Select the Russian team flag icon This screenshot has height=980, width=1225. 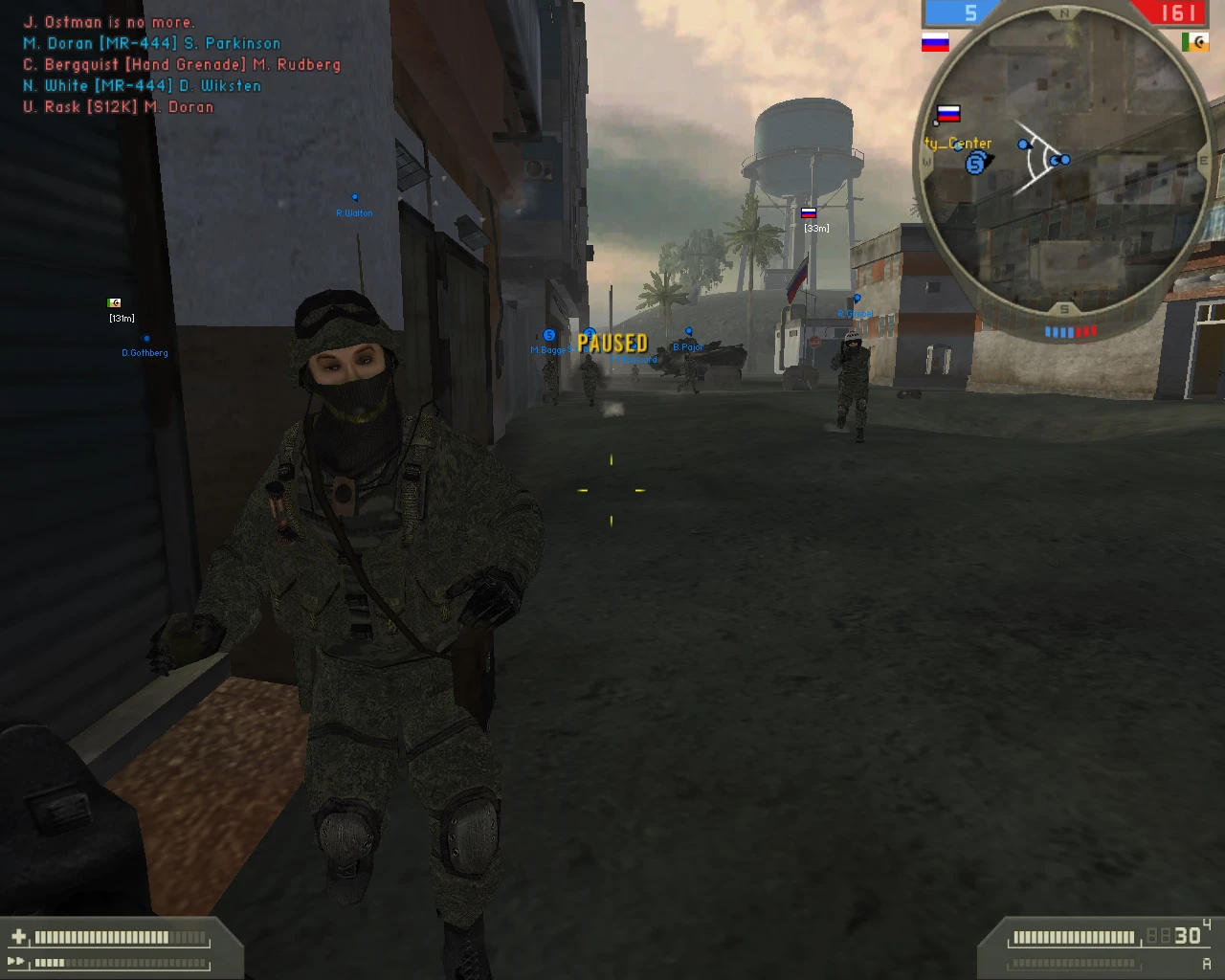935,42
